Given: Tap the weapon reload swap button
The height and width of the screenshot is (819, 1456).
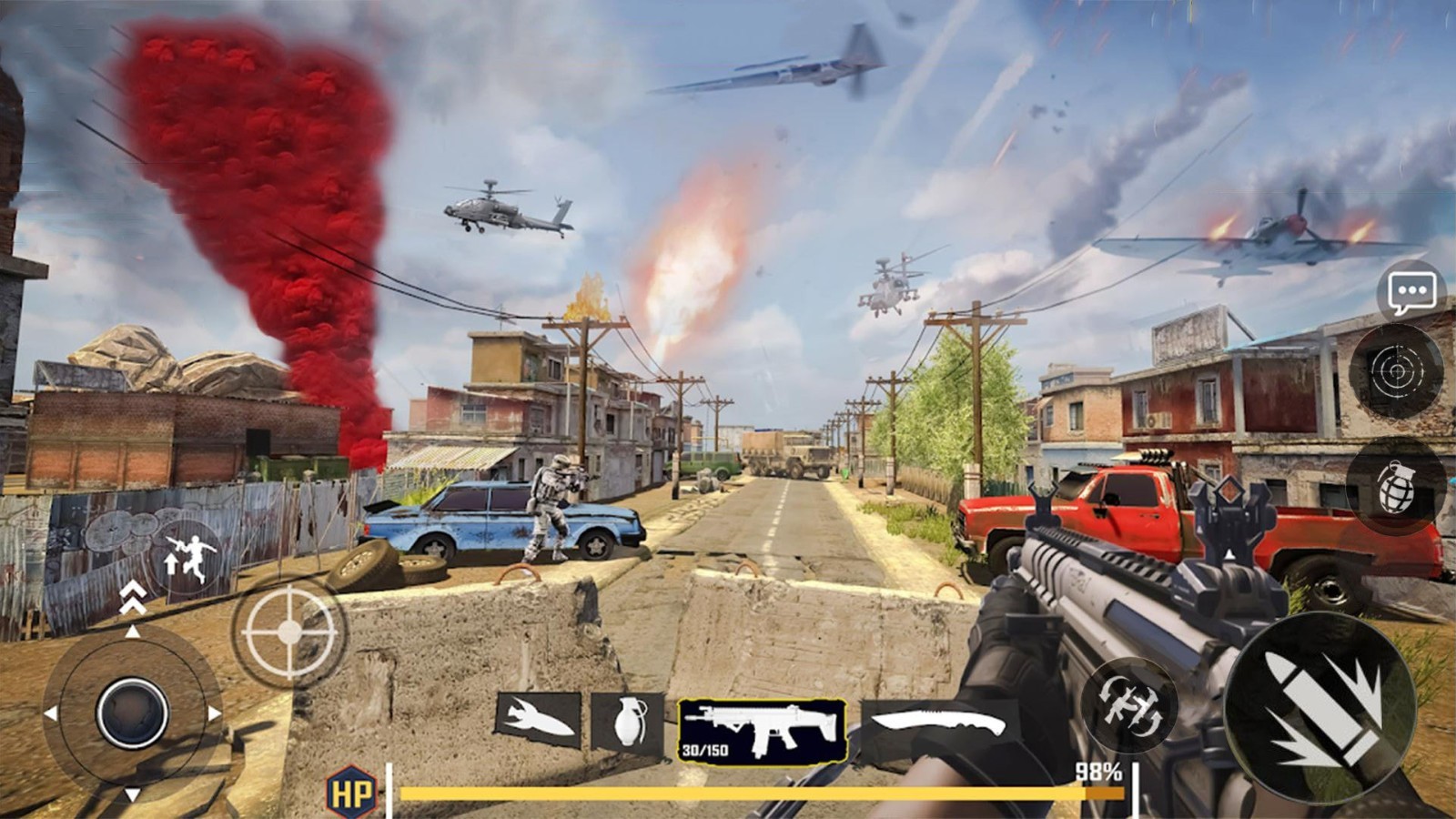Looking at the screenshot, I should coord(1129,705).
